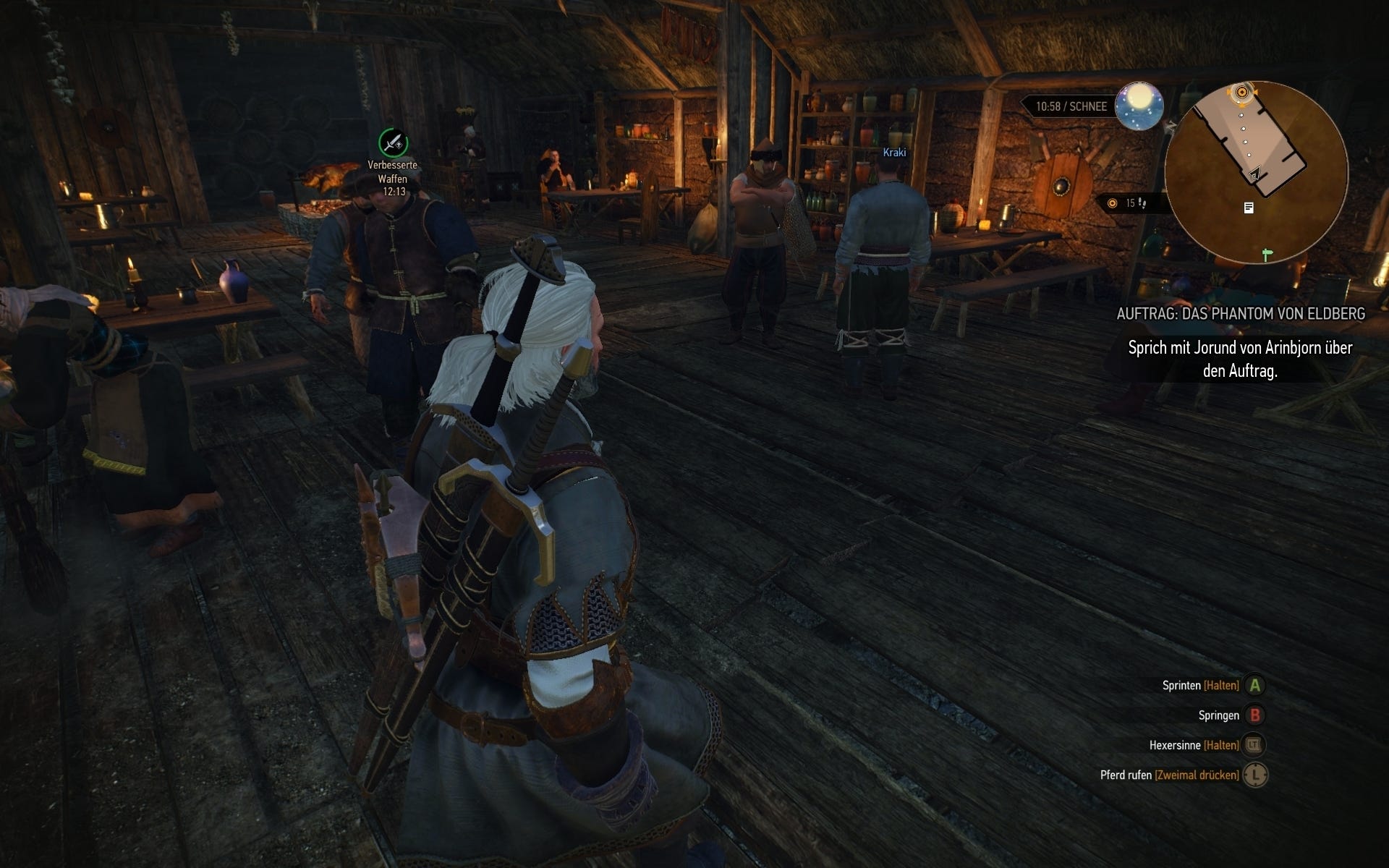
Task: Click the NPC nameplate Kraki
Action: point(893,153)
